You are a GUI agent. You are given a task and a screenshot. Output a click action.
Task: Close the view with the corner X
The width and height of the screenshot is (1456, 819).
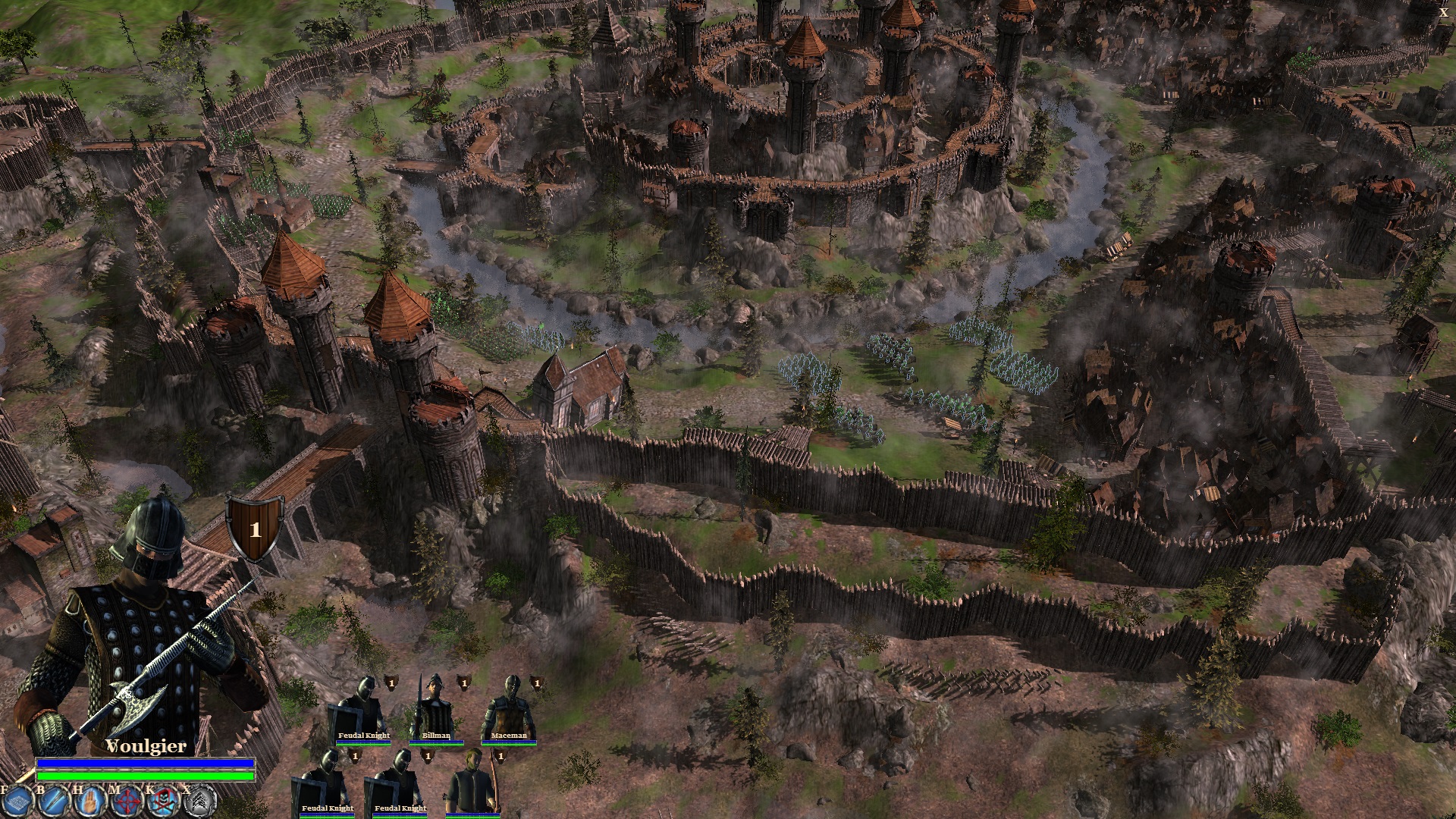[1443, 12]
